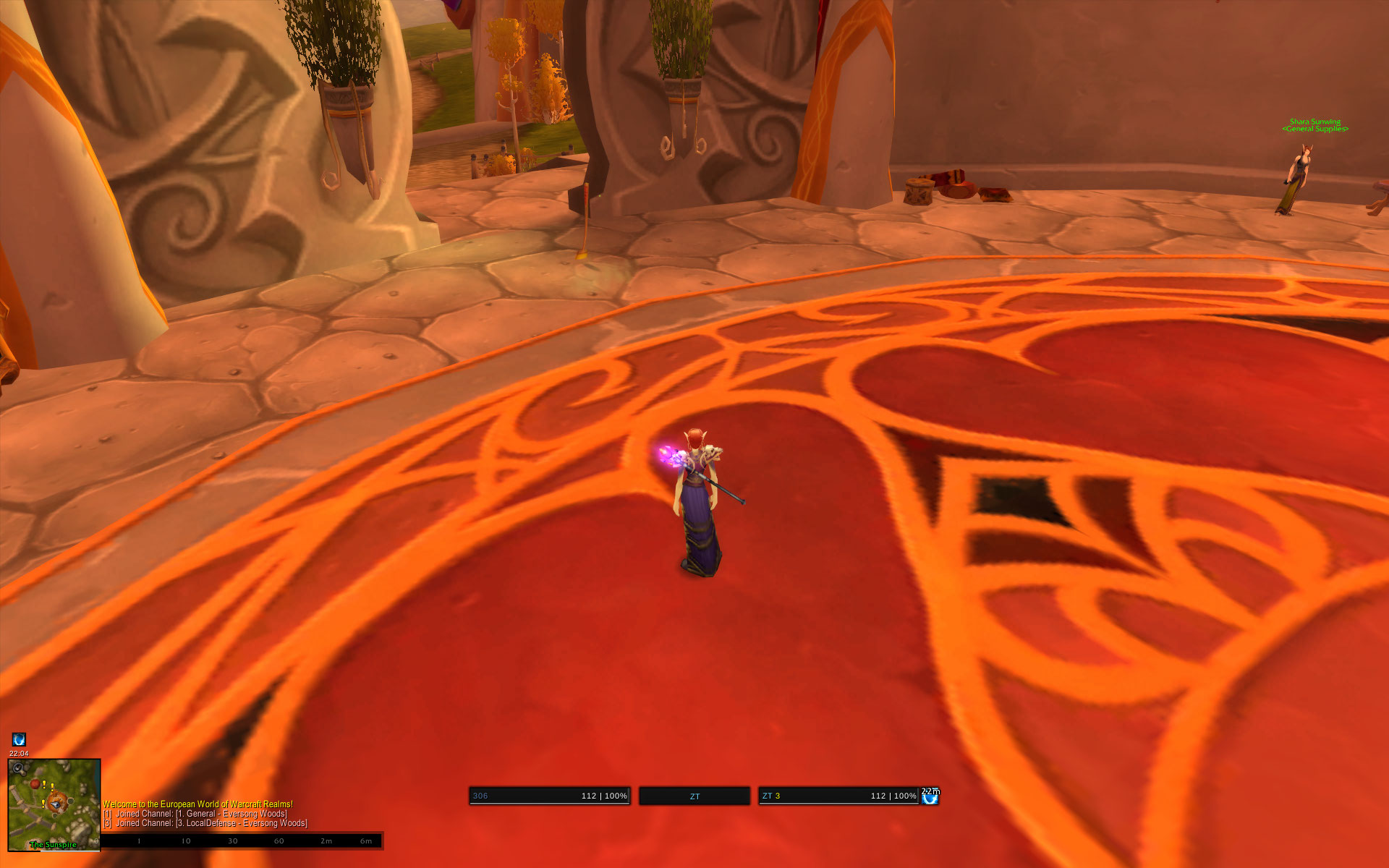Select the ZT 3 target frame
The width and height of the screenshot is (1389, 868).
(838, 796)
